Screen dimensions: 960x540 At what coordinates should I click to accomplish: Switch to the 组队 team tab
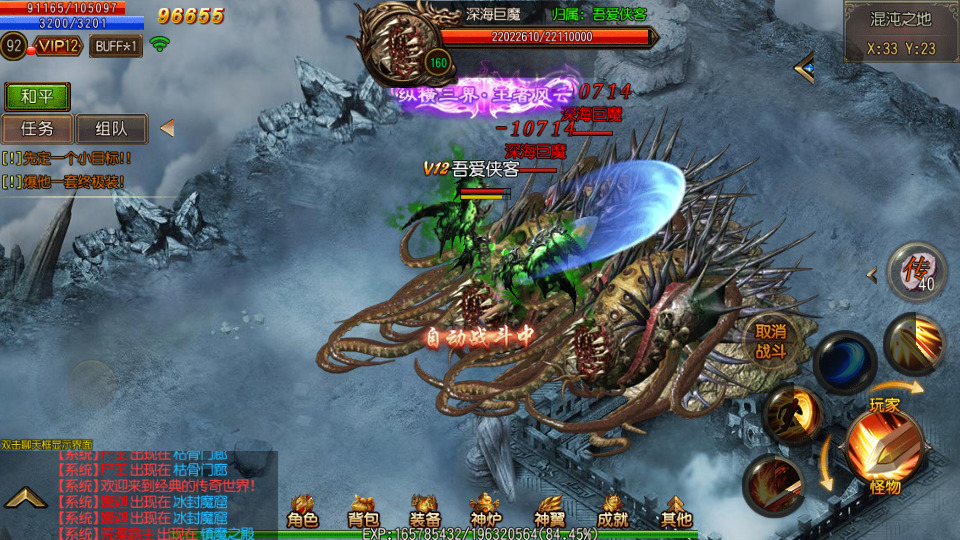[111, 129]
